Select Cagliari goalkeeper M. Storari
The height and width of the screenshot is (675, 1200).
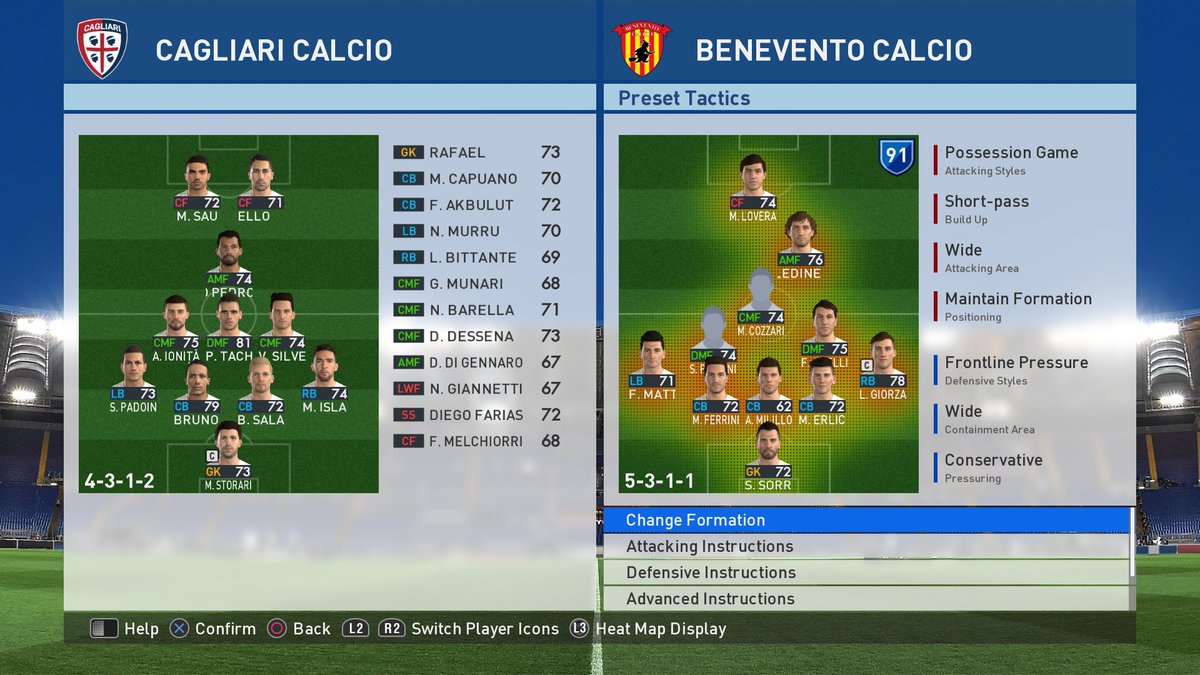[228, 458]
